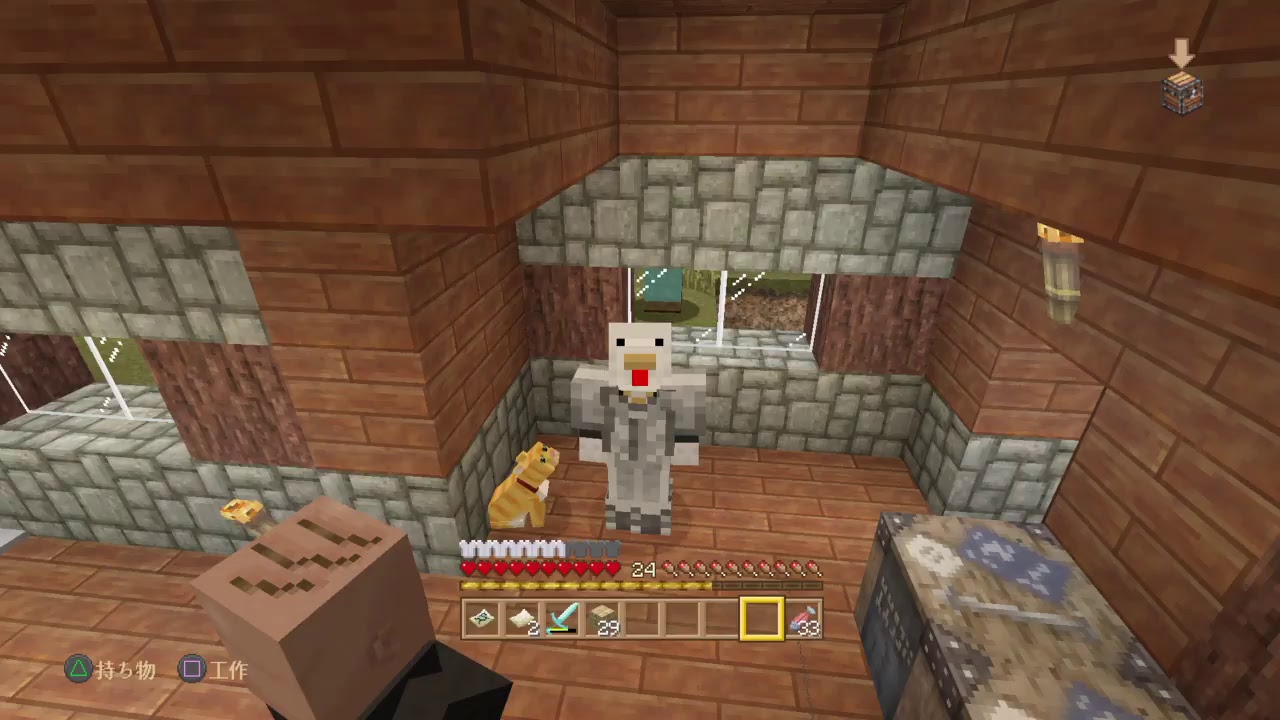The width and height of the screenshot is (1280, 720).
Task: Select the currently highlighted empty hotbar slot
Action: (762, 620)
